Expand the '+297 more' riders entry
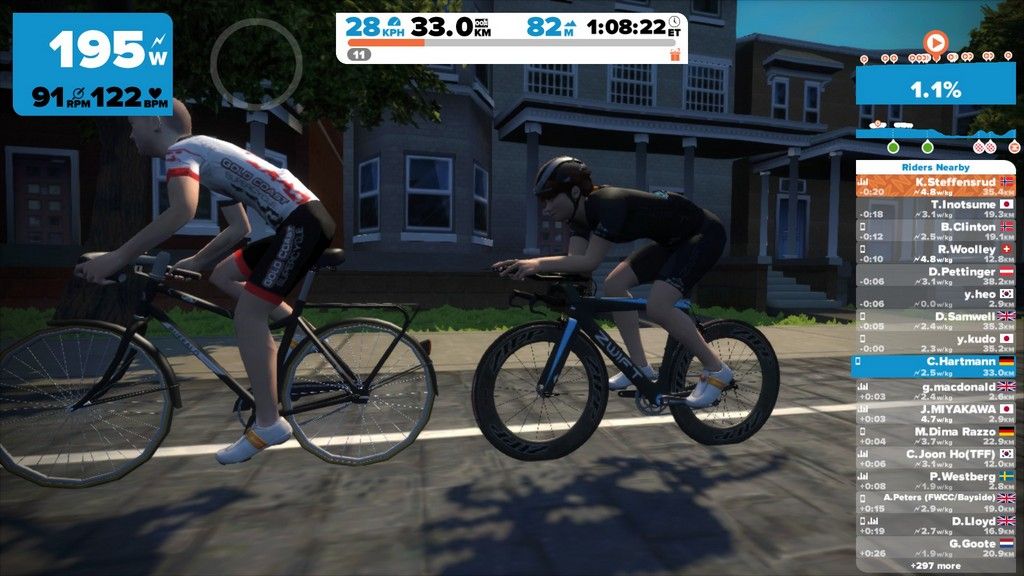 (935, 566)
